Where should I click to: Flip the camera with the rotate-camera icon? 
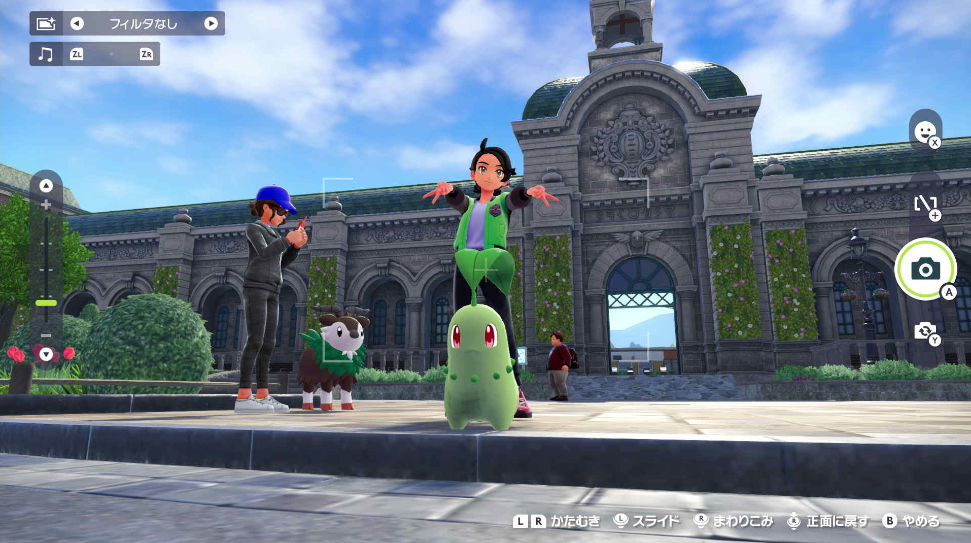[925, 330]
